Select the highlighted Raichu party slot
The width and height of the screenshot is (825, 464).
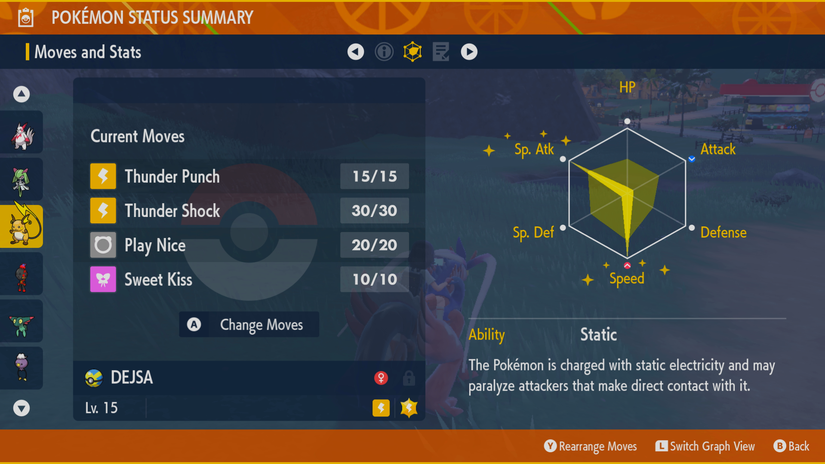[21, 227]
